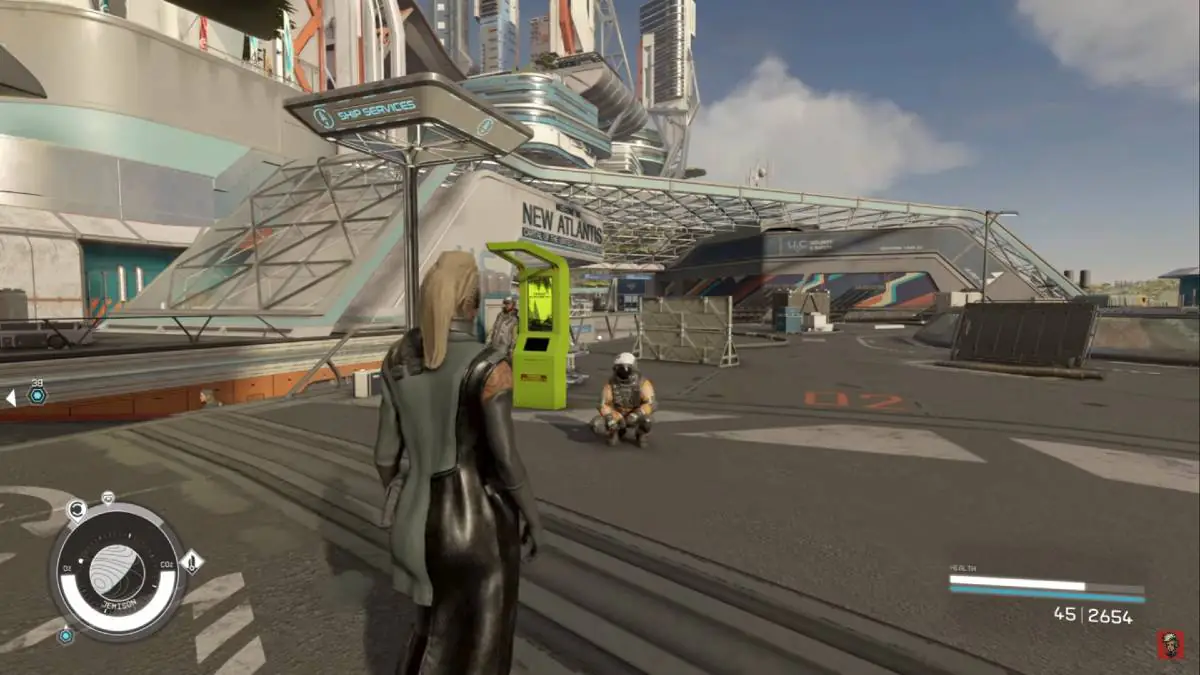Select the large dark round pin on the compass
This screenshot has height=675, width=1200.
point(76,510)
